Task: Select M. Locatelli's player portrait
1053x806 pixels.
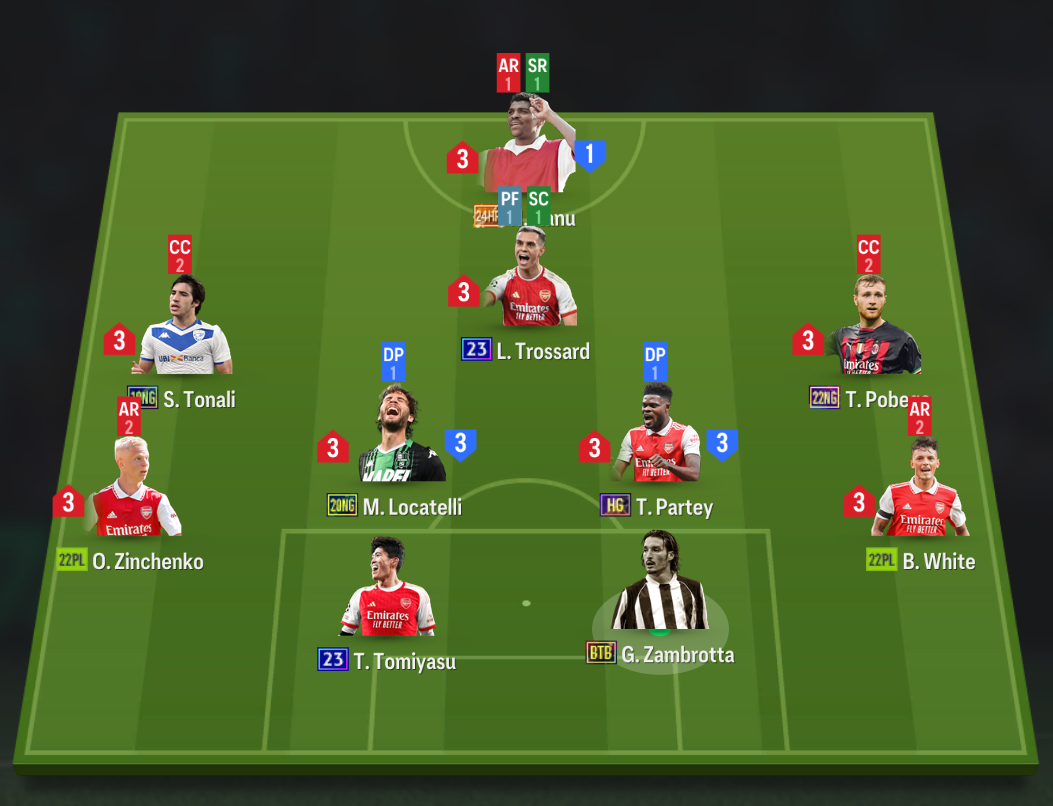Action: (401, 440)
